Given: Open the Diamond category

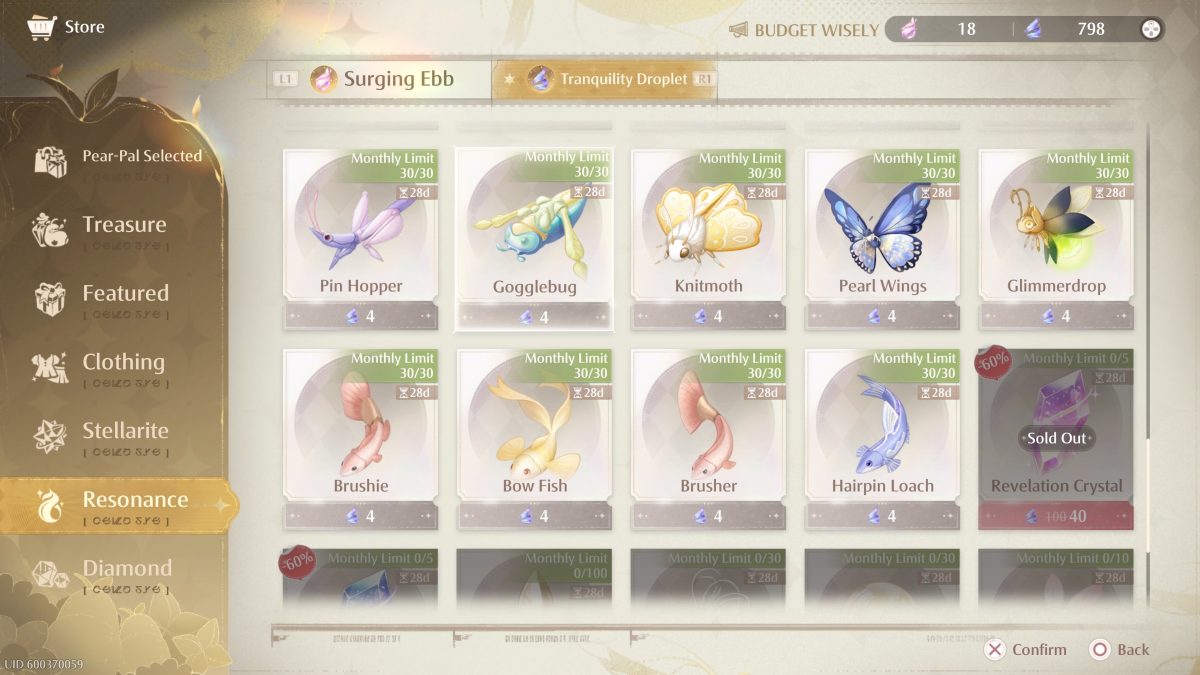Looking at the screenshot, I should pyautogui.click(x=126, y=569).
